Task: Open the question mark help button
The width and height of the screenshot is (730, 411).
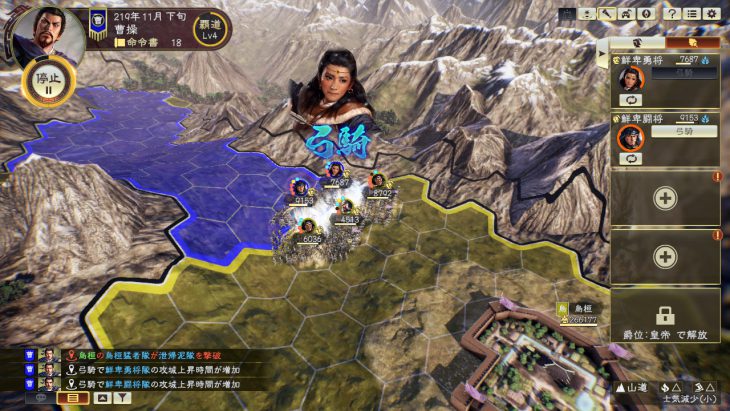Action: pos(672,14)
